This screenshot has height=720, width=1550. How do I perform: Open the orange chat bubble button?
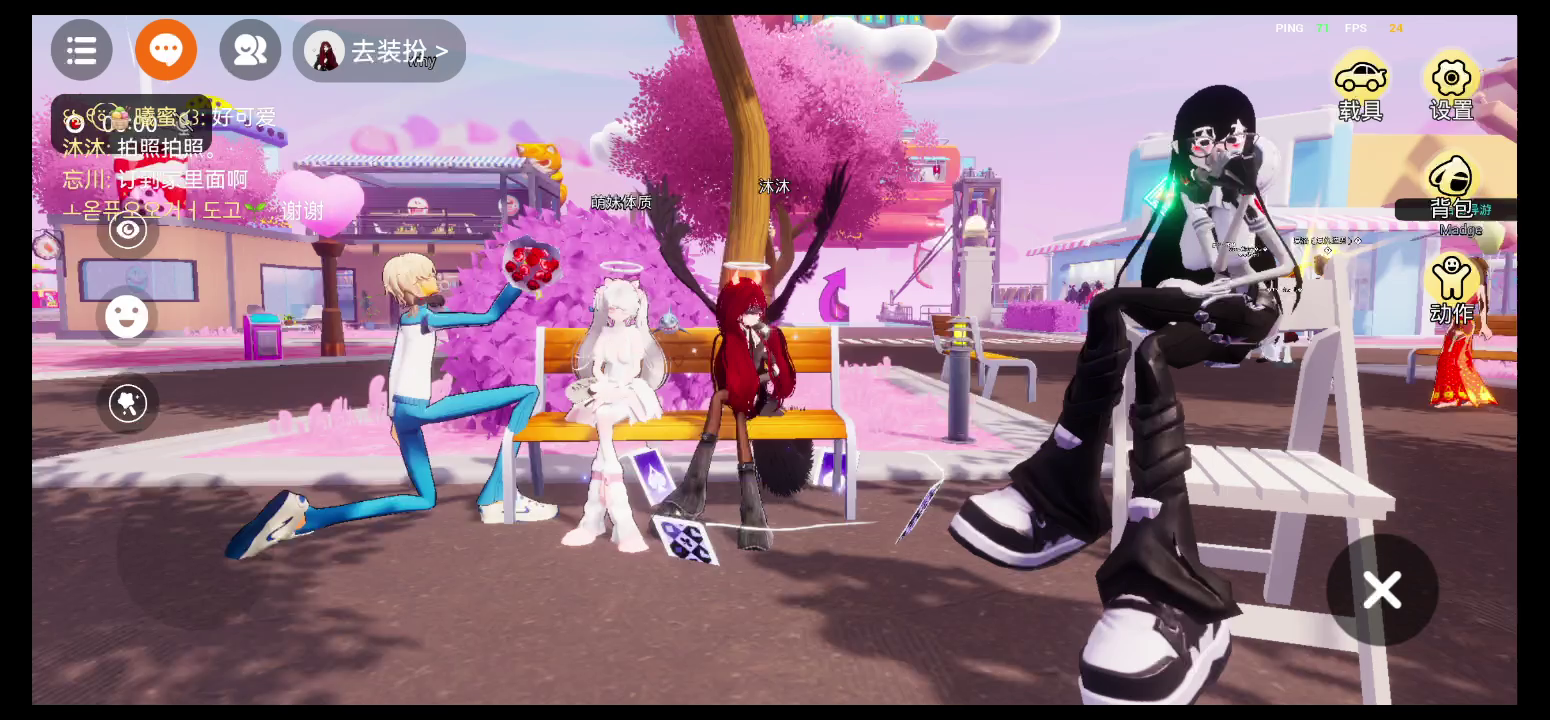pos(166,50)
